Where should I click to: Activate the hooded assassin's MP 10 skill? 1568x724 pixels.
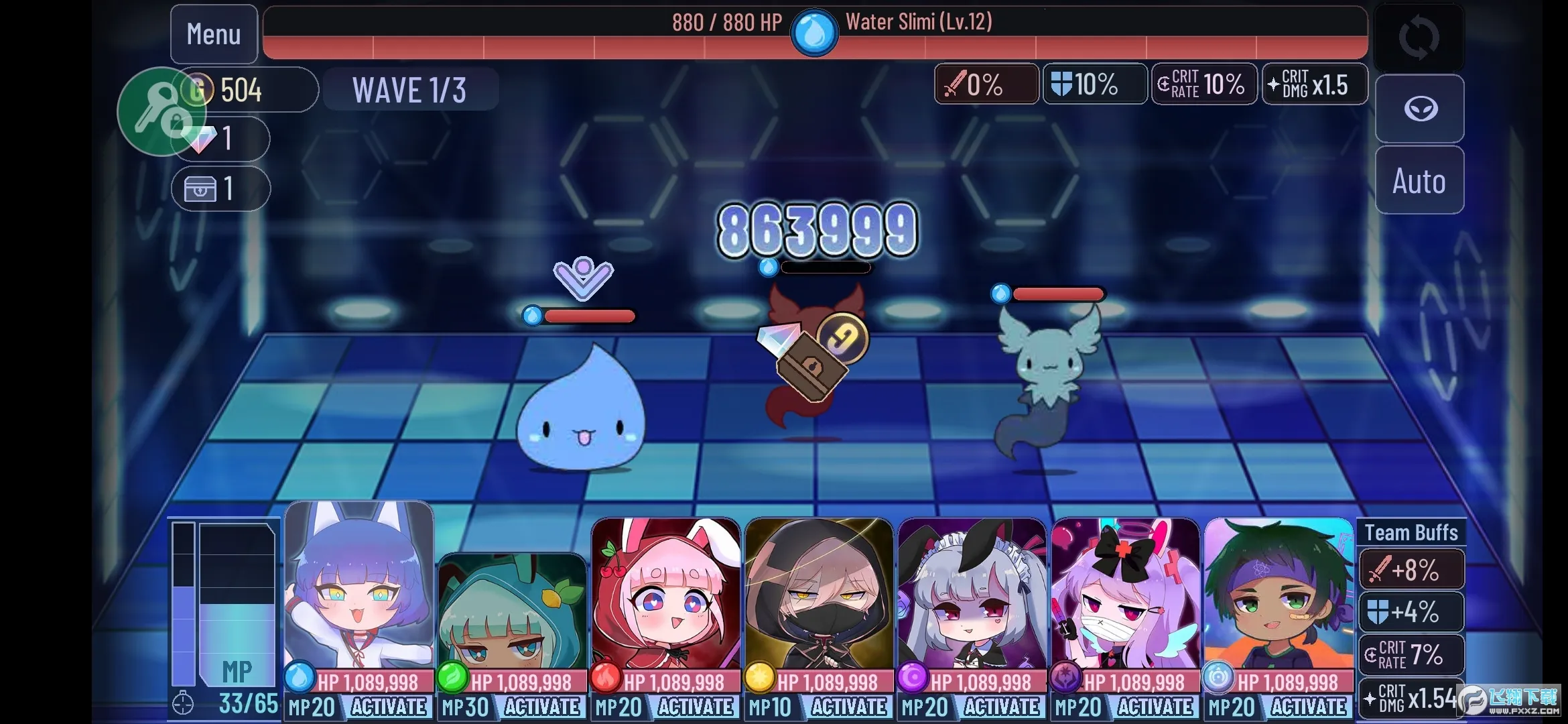848,707
